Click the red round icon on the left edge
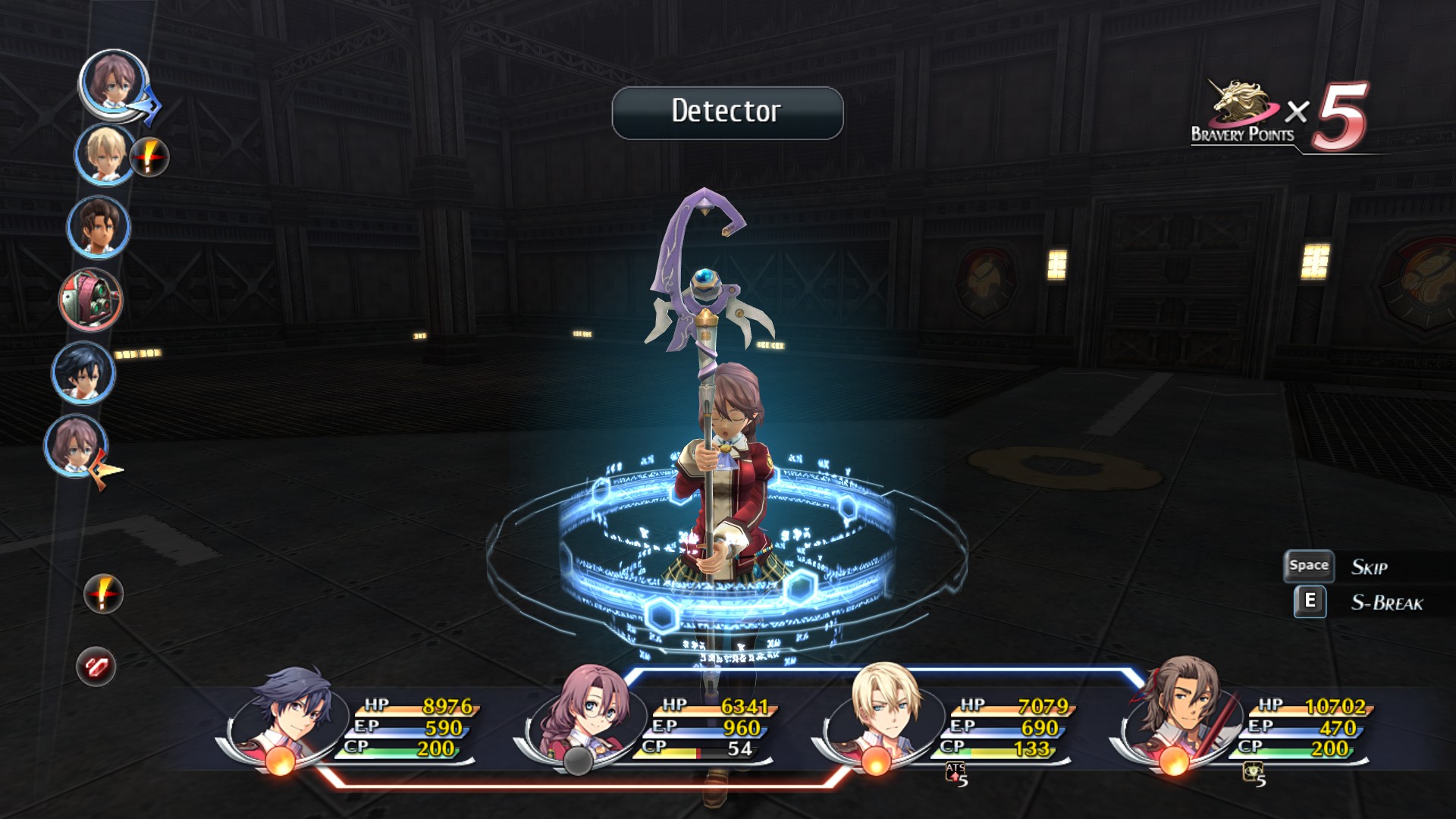This screenshot has width=1456, height=819. pyautogui.click(x=96, y=667)
